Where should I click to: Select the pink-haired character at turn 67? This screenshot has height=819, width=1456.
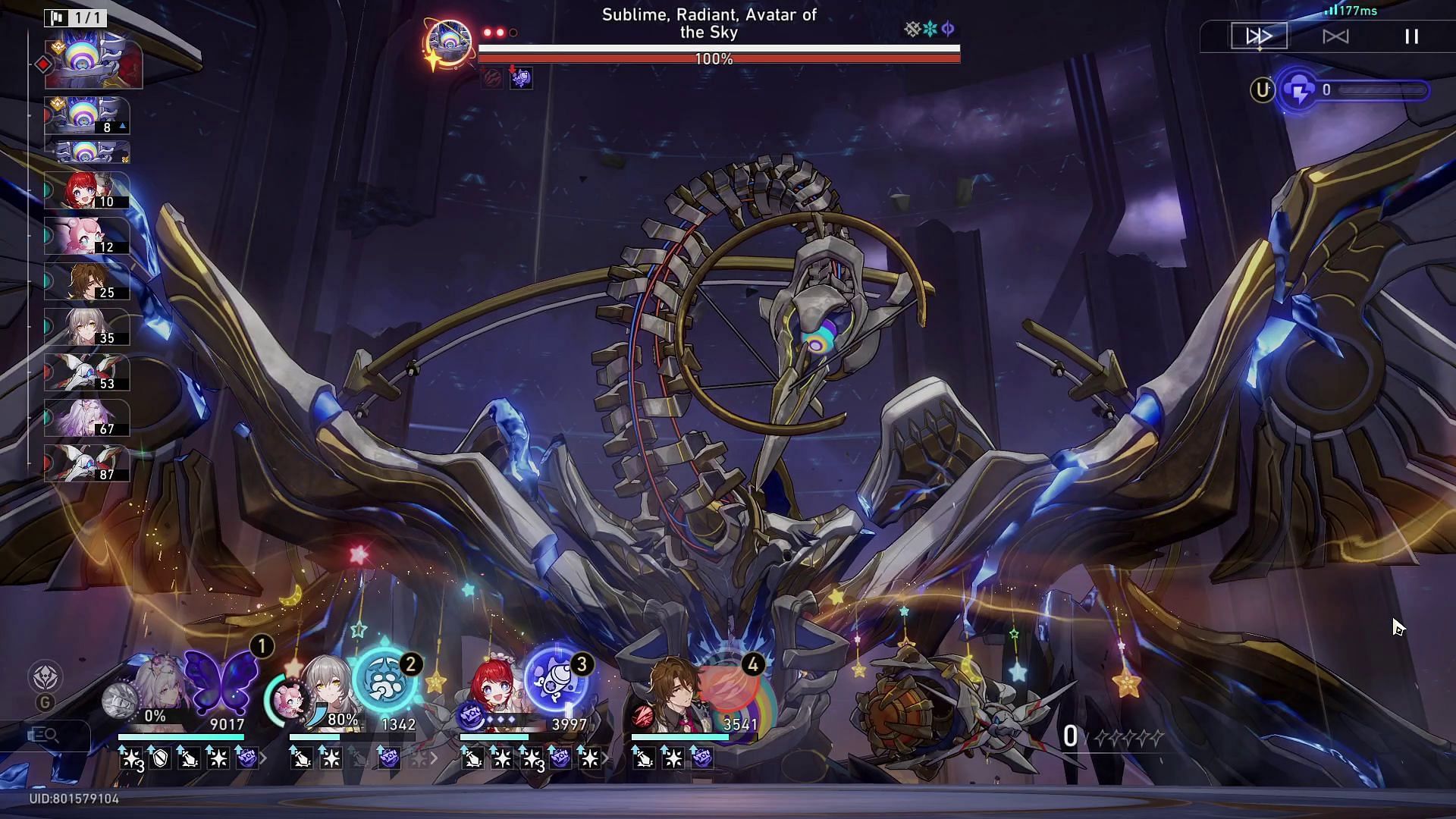coord(86,418)
